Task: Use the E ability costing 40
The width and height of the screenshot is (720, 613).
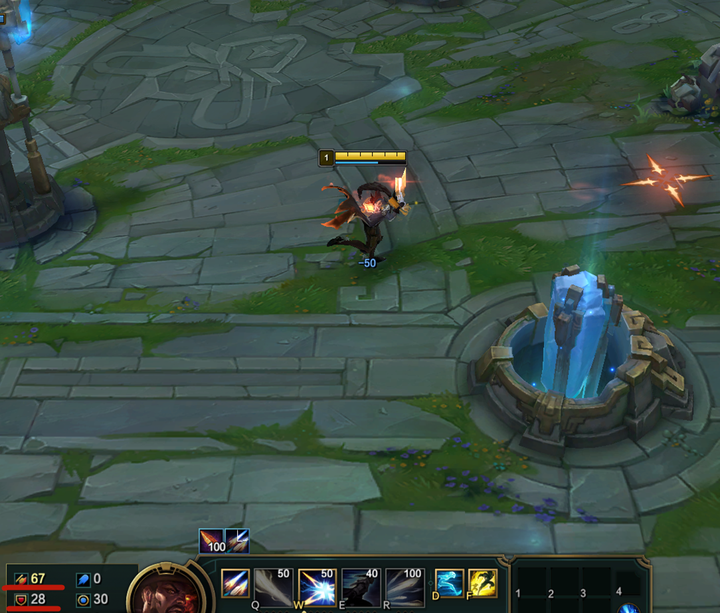Action: [360, 584]
